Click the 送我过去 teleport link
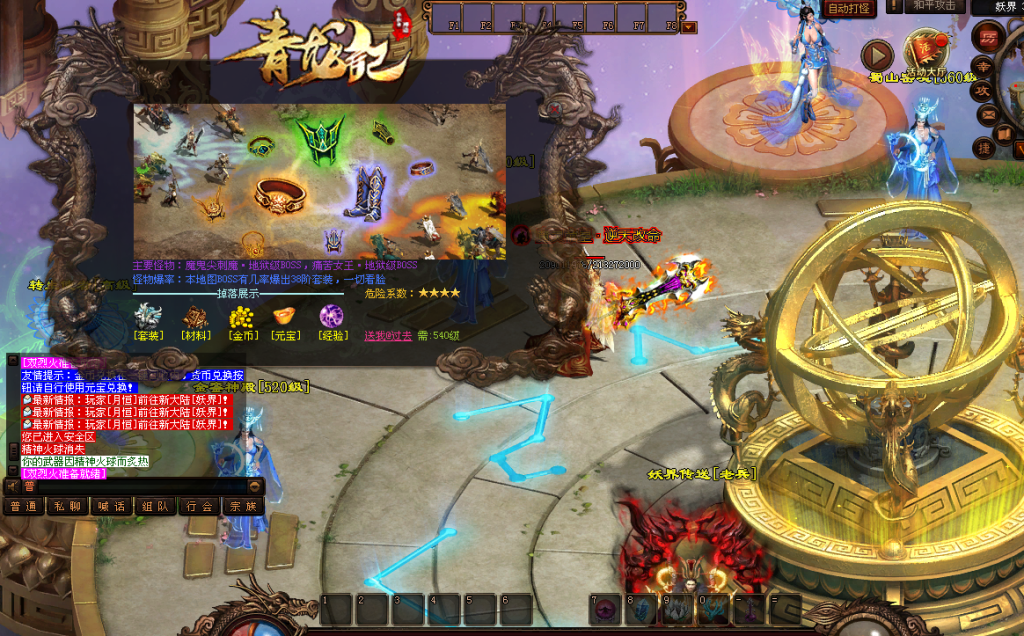This screenshot has width=1024, height=636. 387,336
